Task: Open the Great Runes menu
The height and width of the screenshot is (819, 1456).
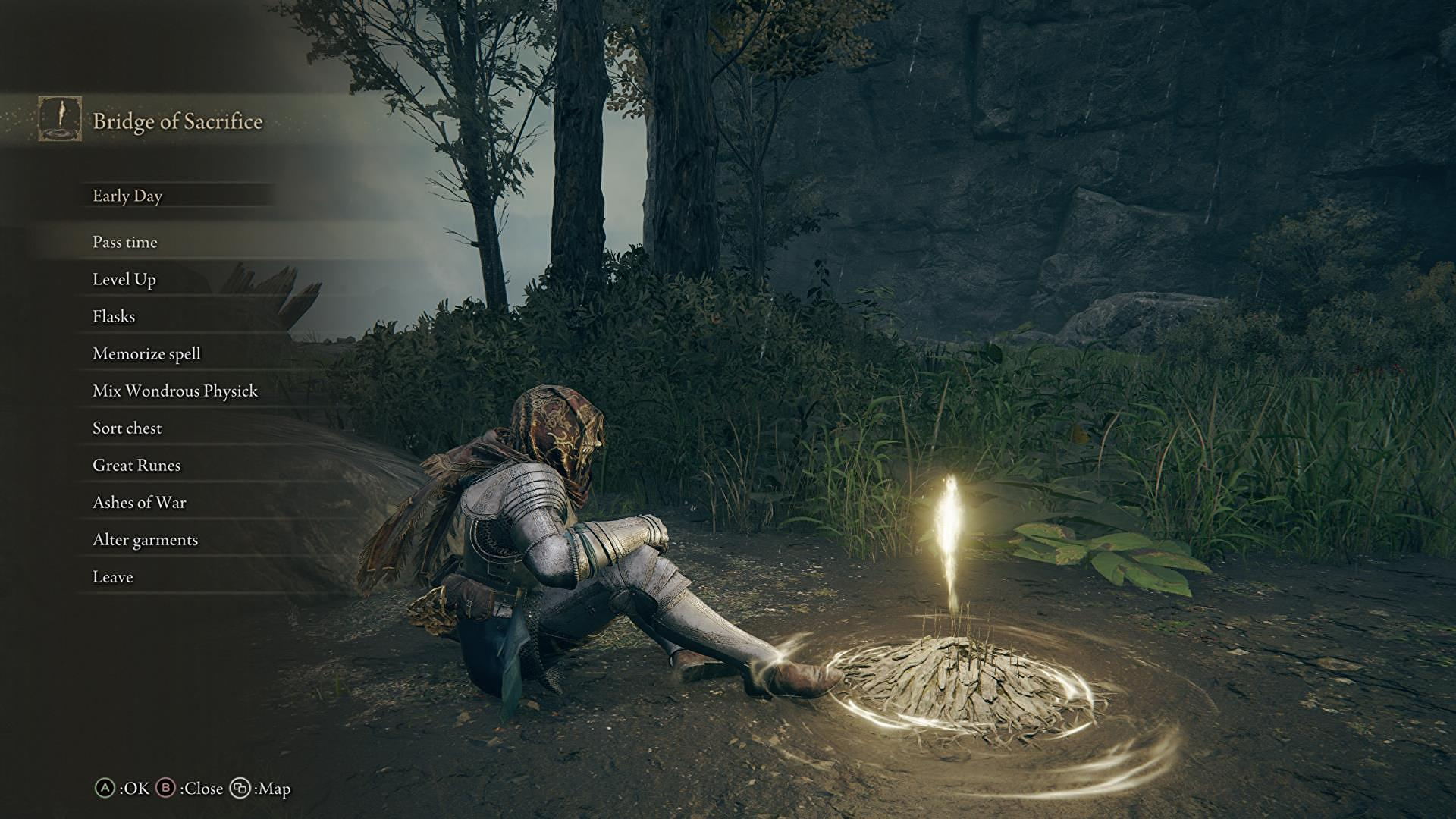Action: (x=136, y=465)
